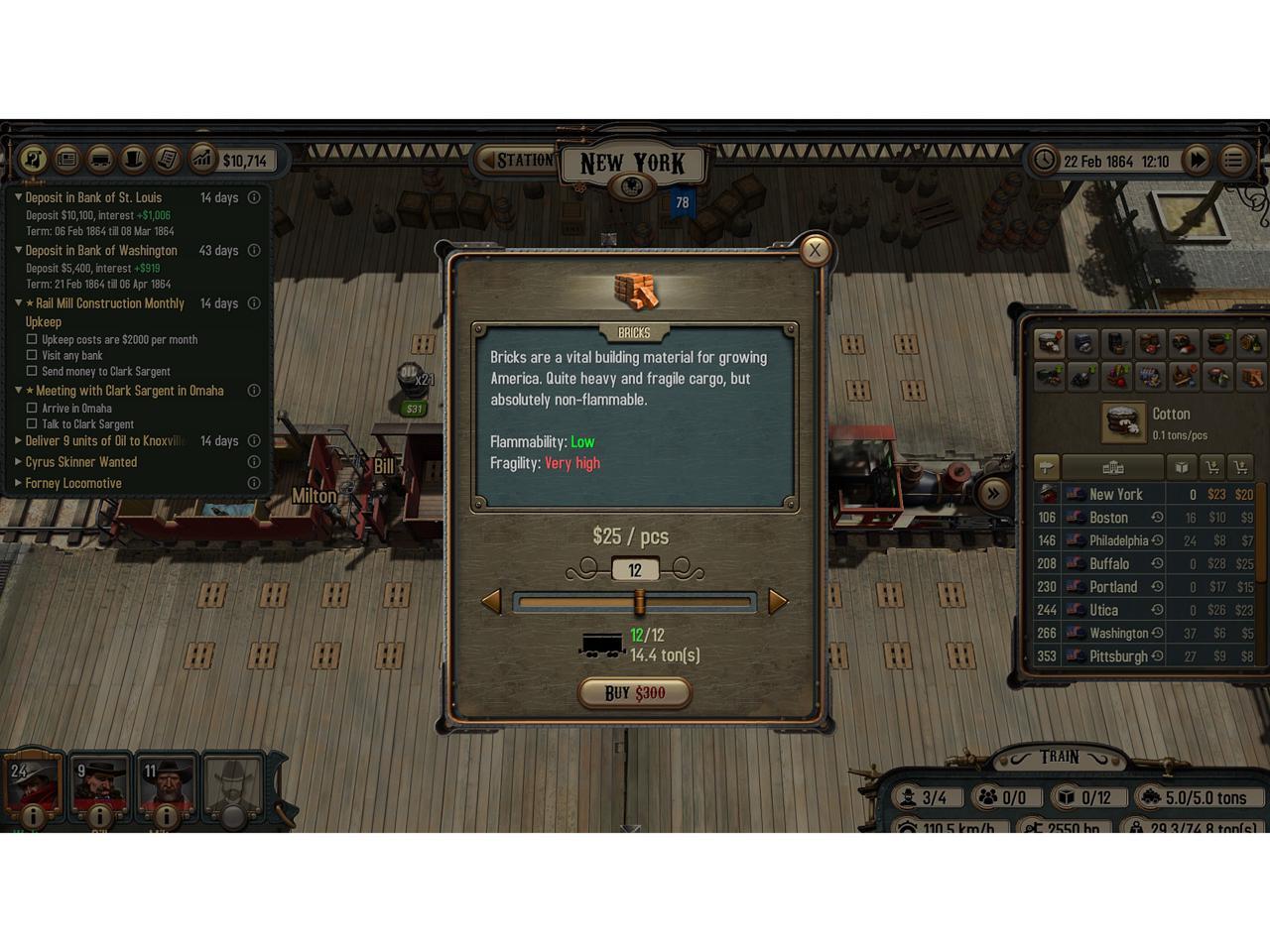The image size is (1270, 952).
Task: Increase brick quantity with right arrow
Action: click(x=778, y=601)
